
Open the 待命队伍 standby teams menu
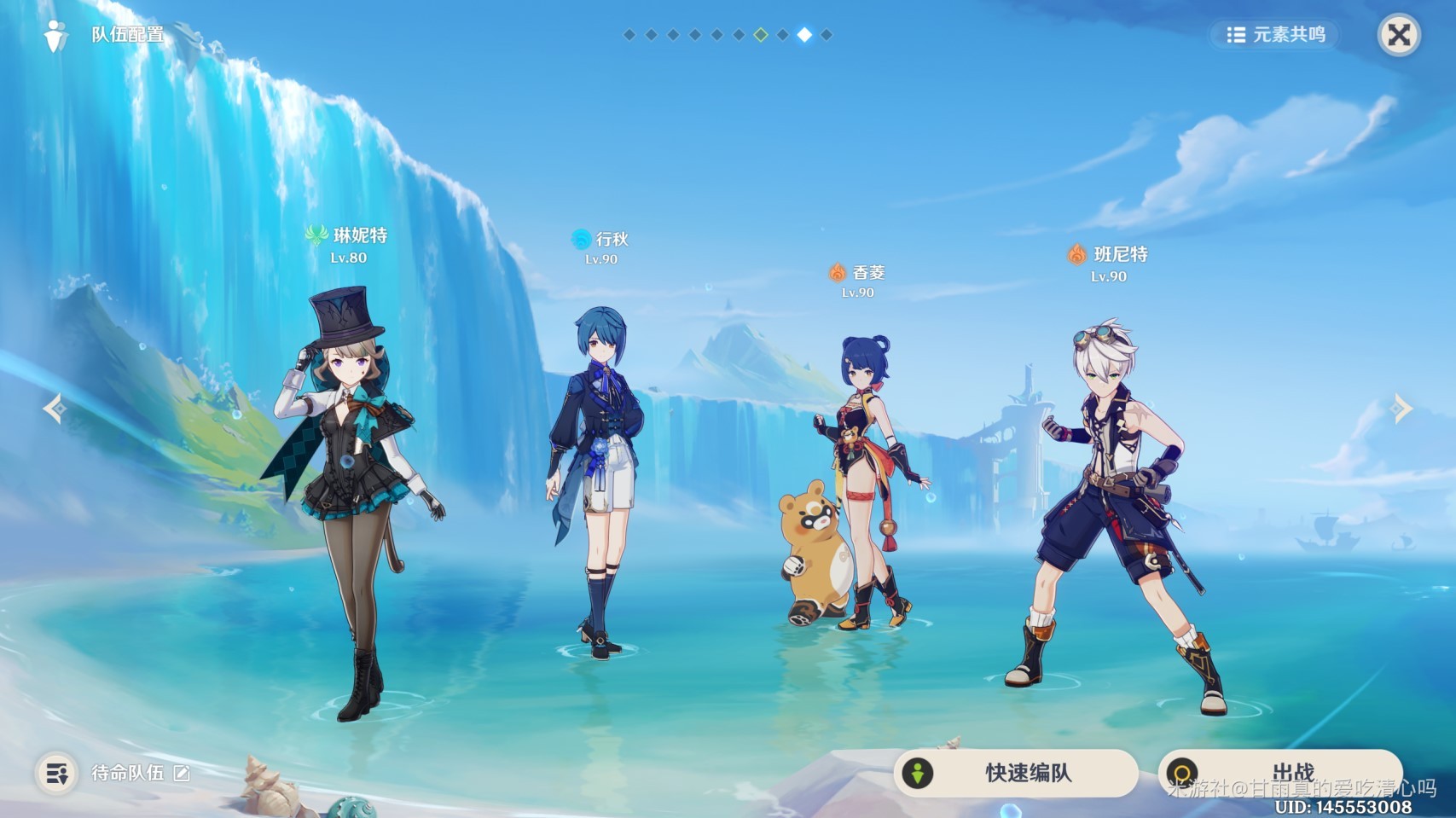coord(57,774)
